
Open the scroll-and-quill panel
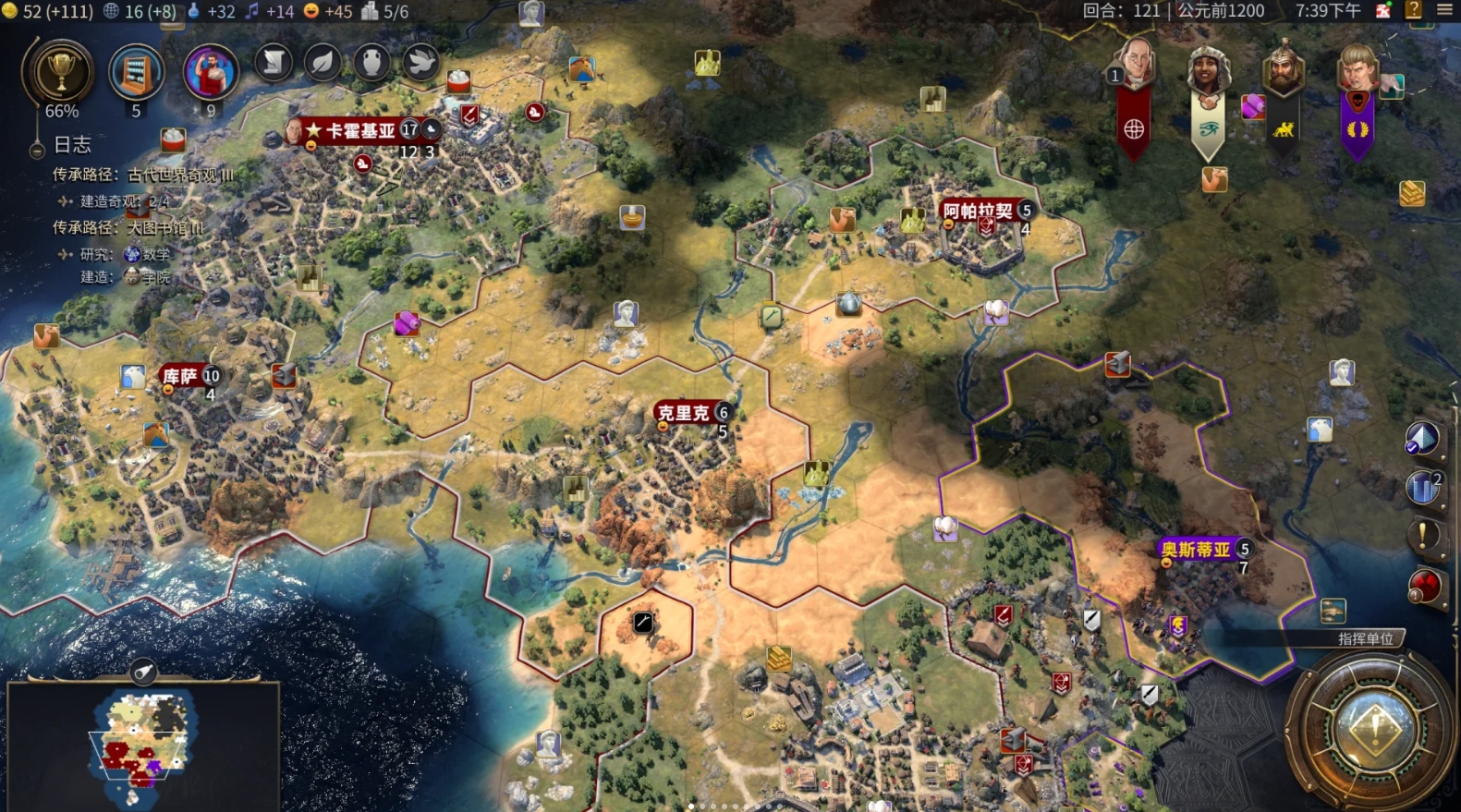274,63
